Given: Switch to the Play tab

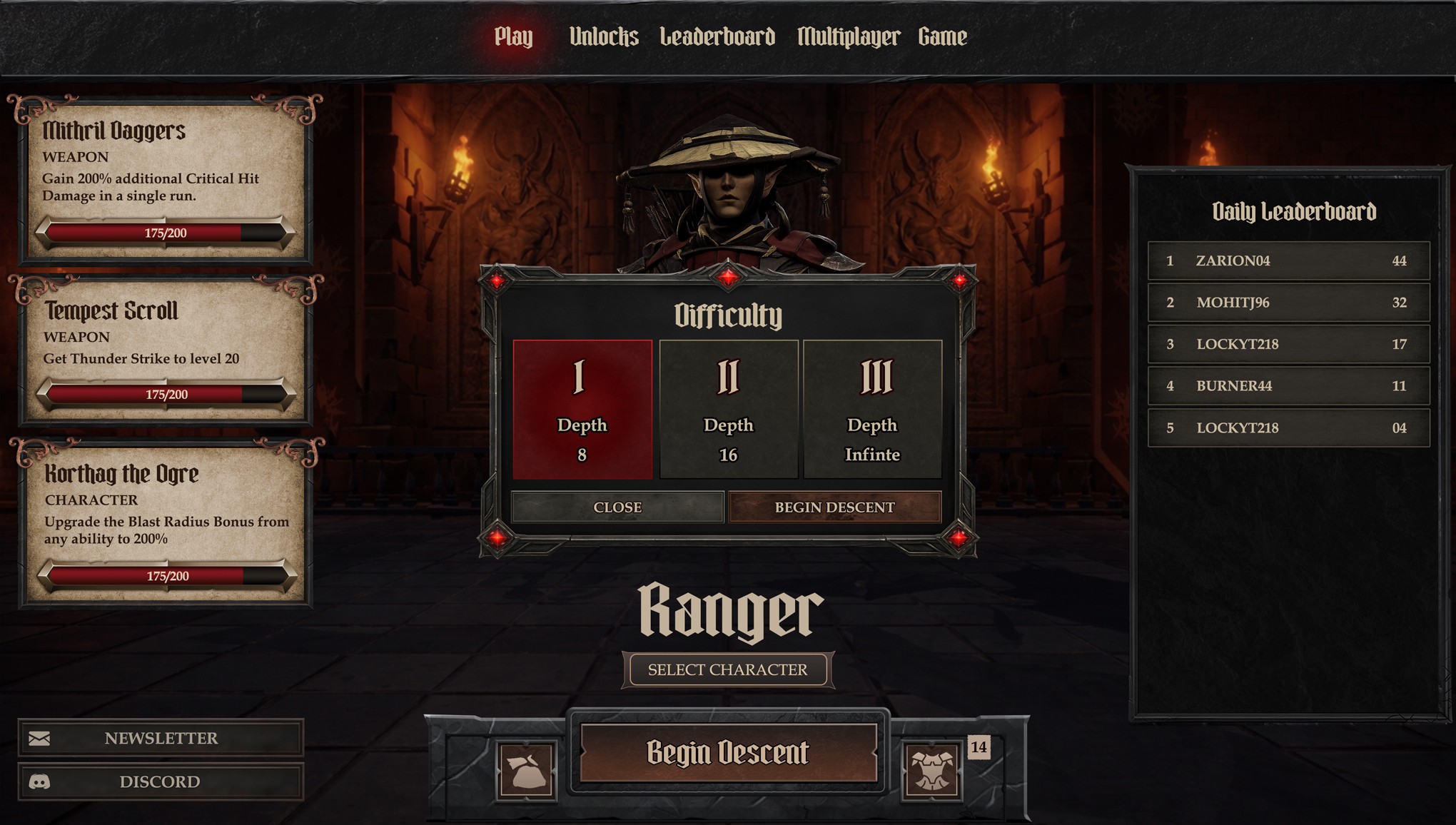Looking at the screenshot, I should tap(513, 37).
